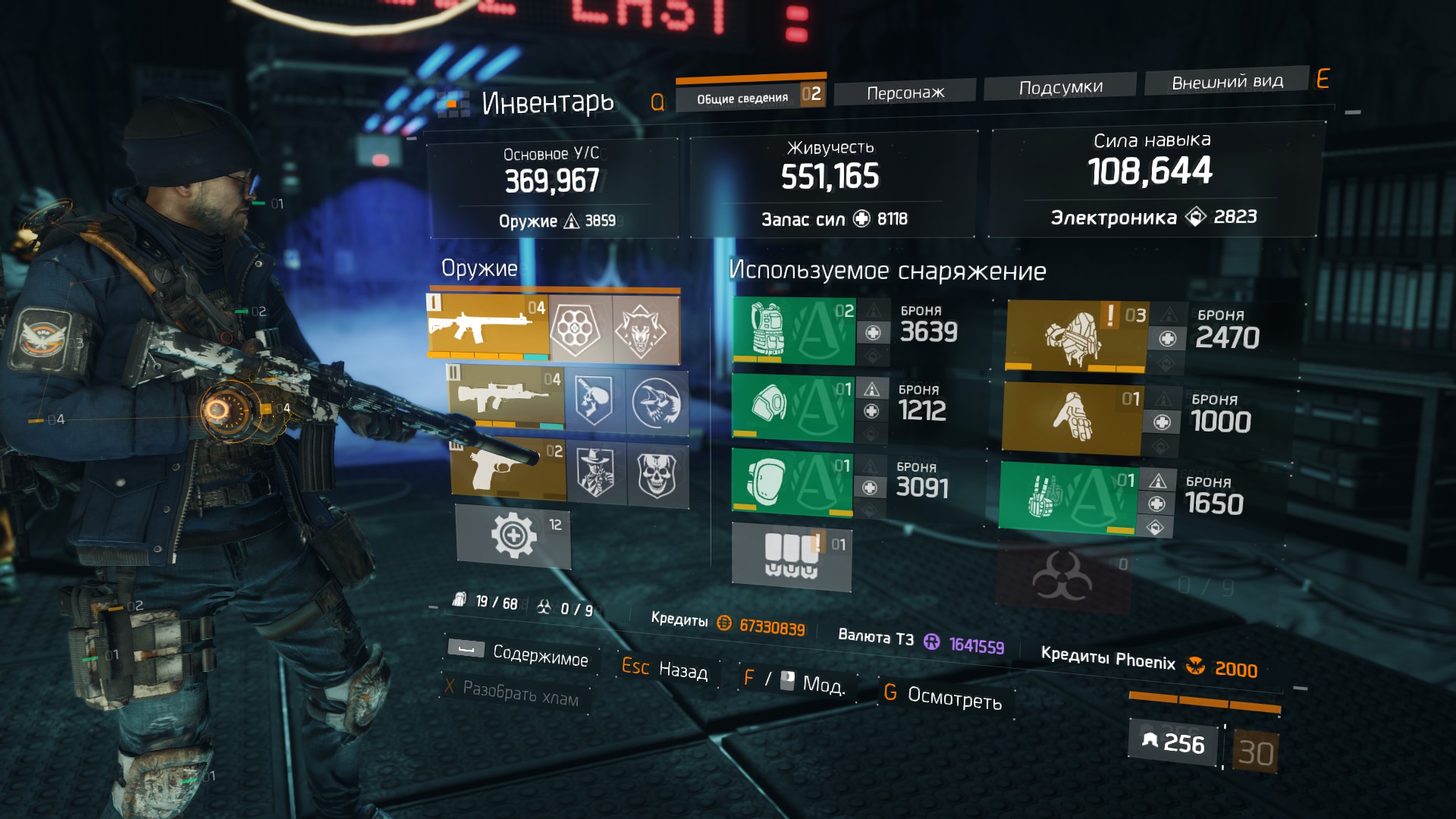Image resolution: width=1456 pixels, height=819 pixels.
Task: Switch to the Персонаж tab
Action: tap(905, 93)
